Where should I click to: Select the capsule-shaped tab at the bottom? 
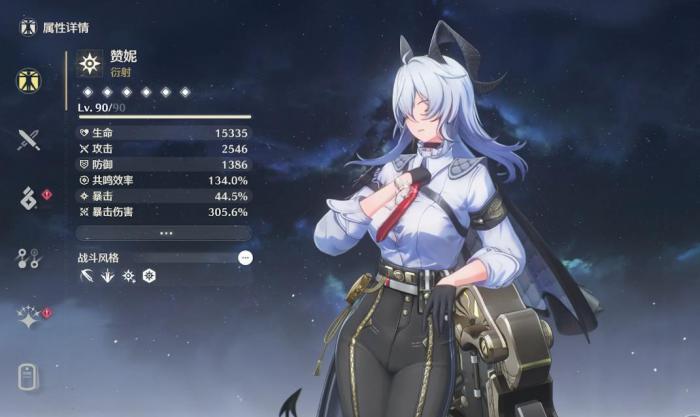point(28,377)
